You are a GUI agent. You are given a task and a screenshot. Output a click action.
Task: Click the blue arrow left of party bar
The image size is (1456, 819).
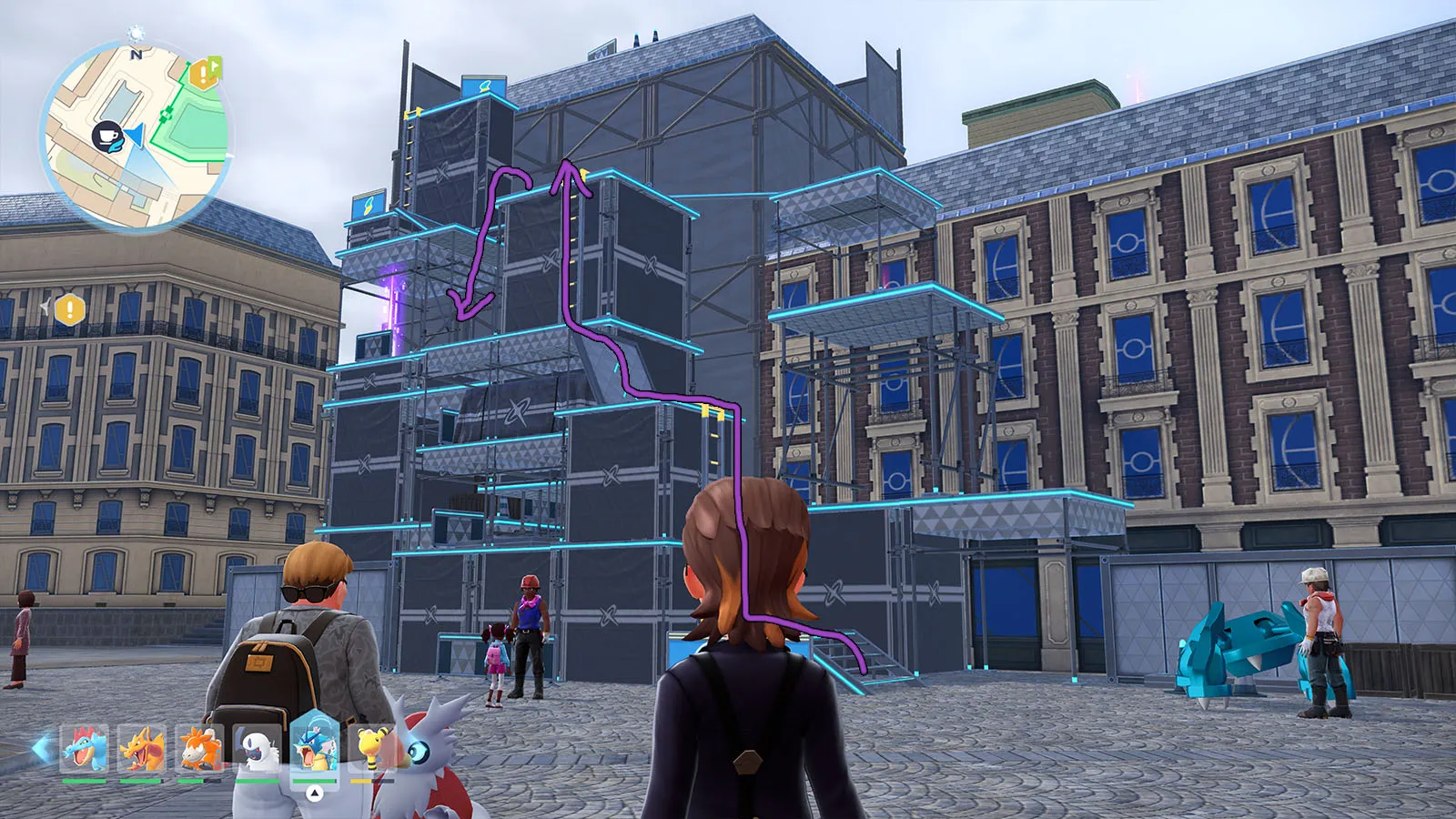coord(41,748)
